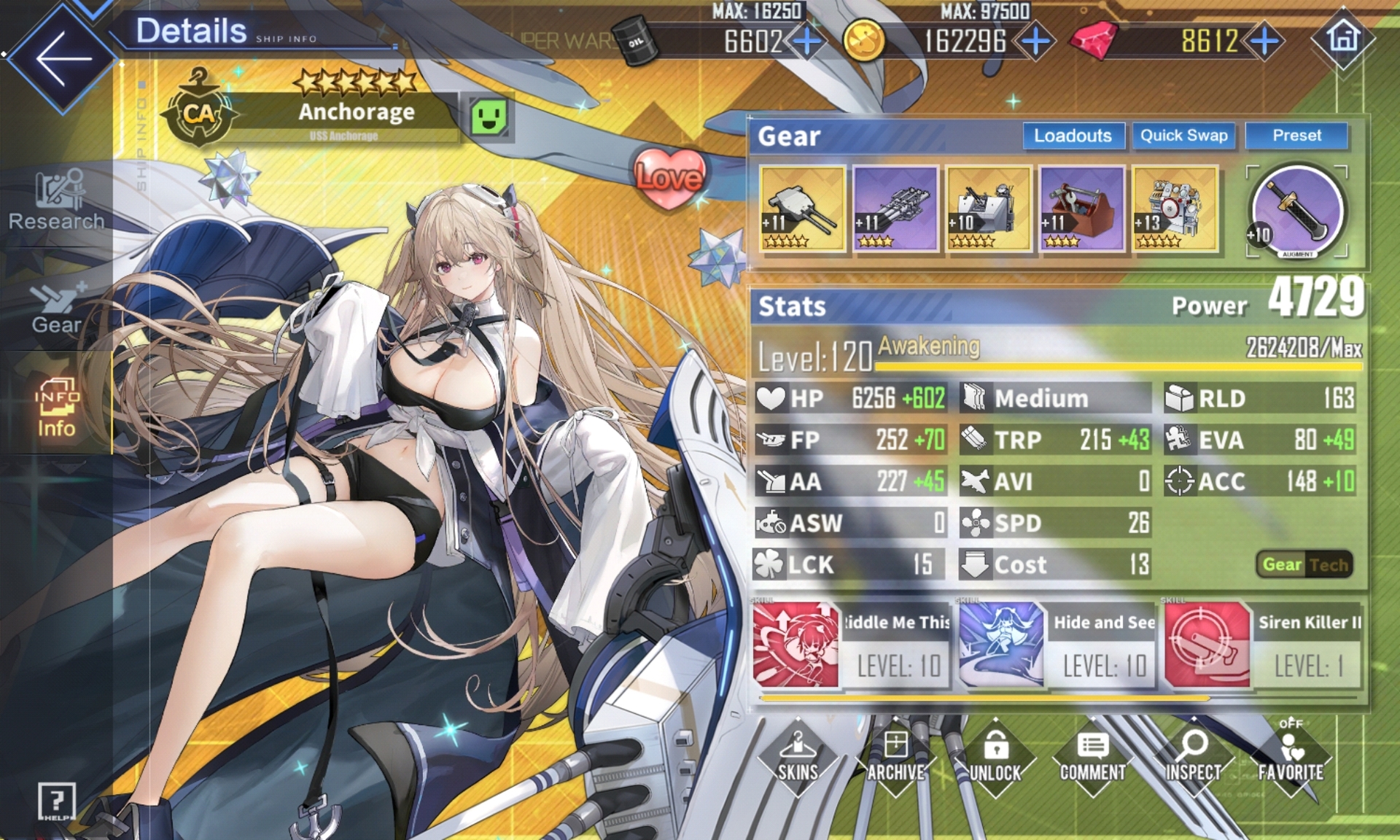Choose the Quick Swap option
The image size is (1400, 840).
1183,136
